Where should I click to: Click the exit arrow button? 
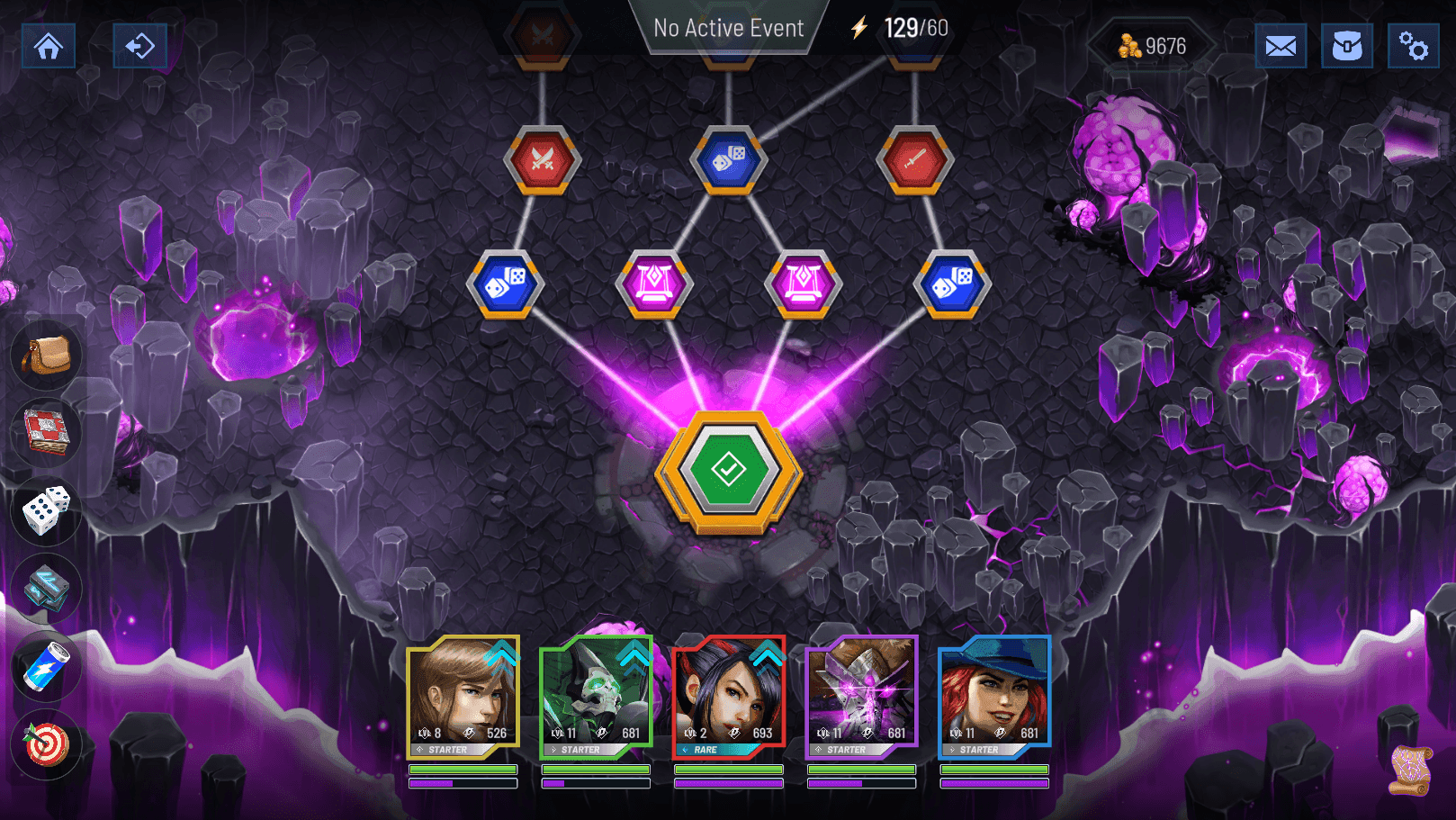(x=139, y=46)
